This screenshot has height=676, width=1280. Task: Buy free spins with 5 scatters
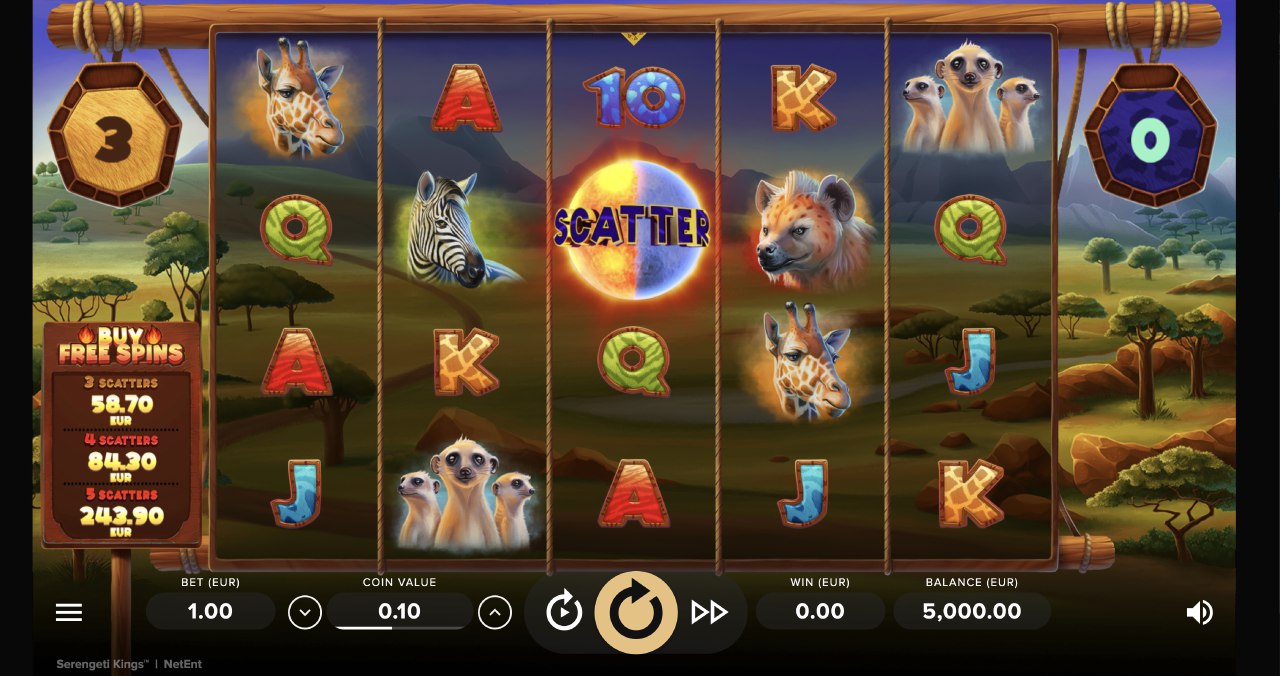[x=121, y=514]
